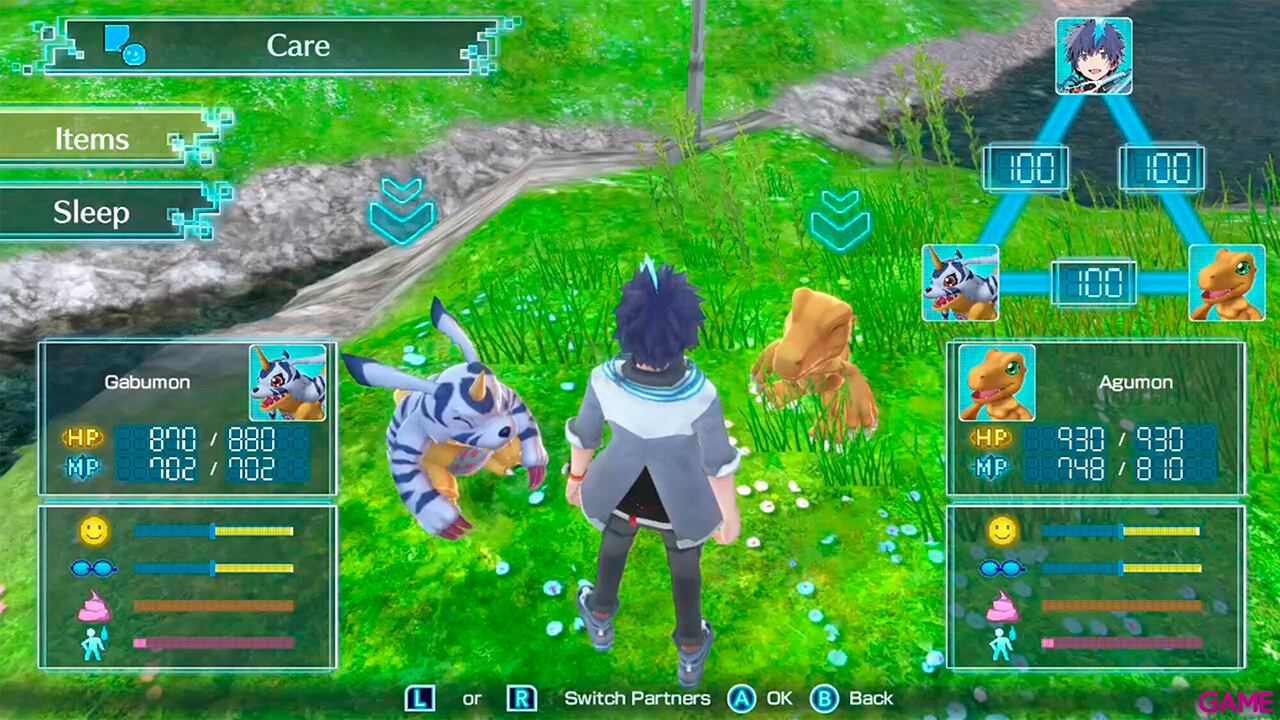Click the Gabumon portrait in the bond triangle

(958, 285)
